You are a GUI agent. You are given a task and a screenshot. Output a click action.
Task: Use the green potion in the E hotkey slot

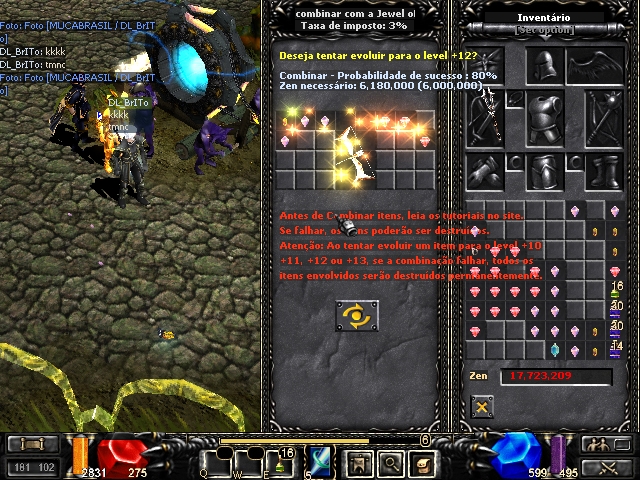[279, 463]
